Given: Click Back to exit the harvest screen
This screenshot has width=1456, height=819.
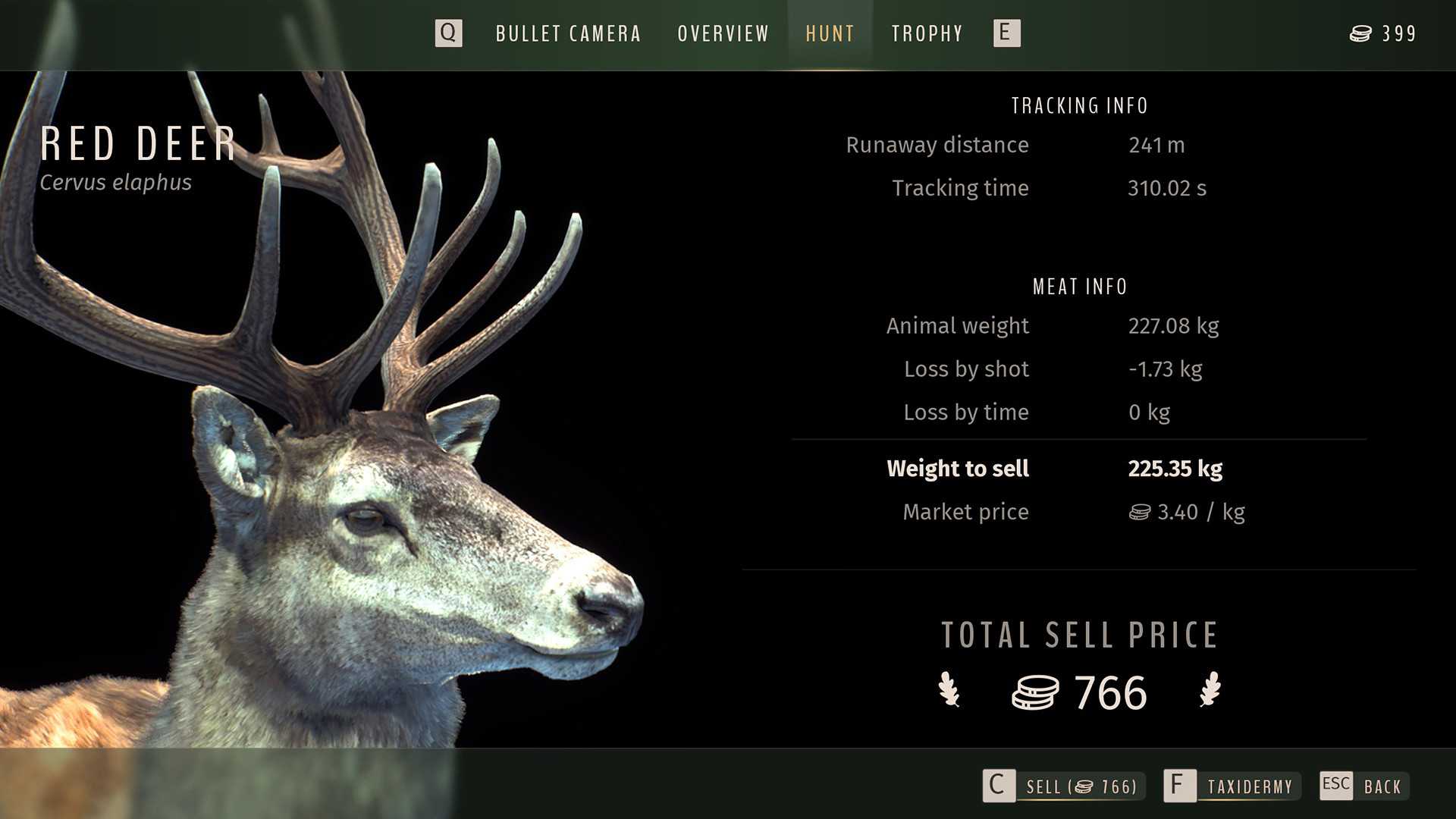Looking at the screenshot, I should click(x=1383, y=786).
